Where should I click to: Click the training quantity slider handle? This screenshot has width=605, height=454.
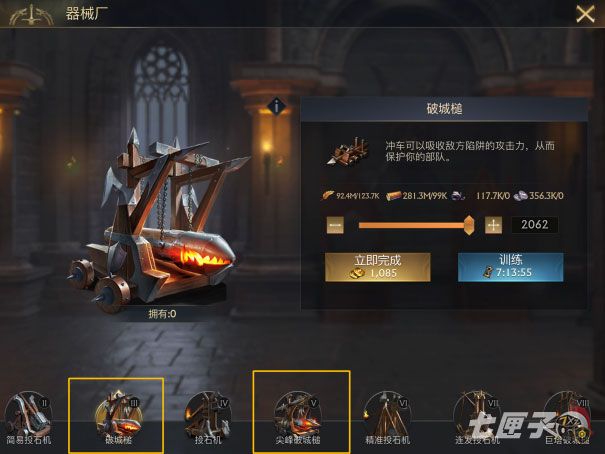point(469,226)
